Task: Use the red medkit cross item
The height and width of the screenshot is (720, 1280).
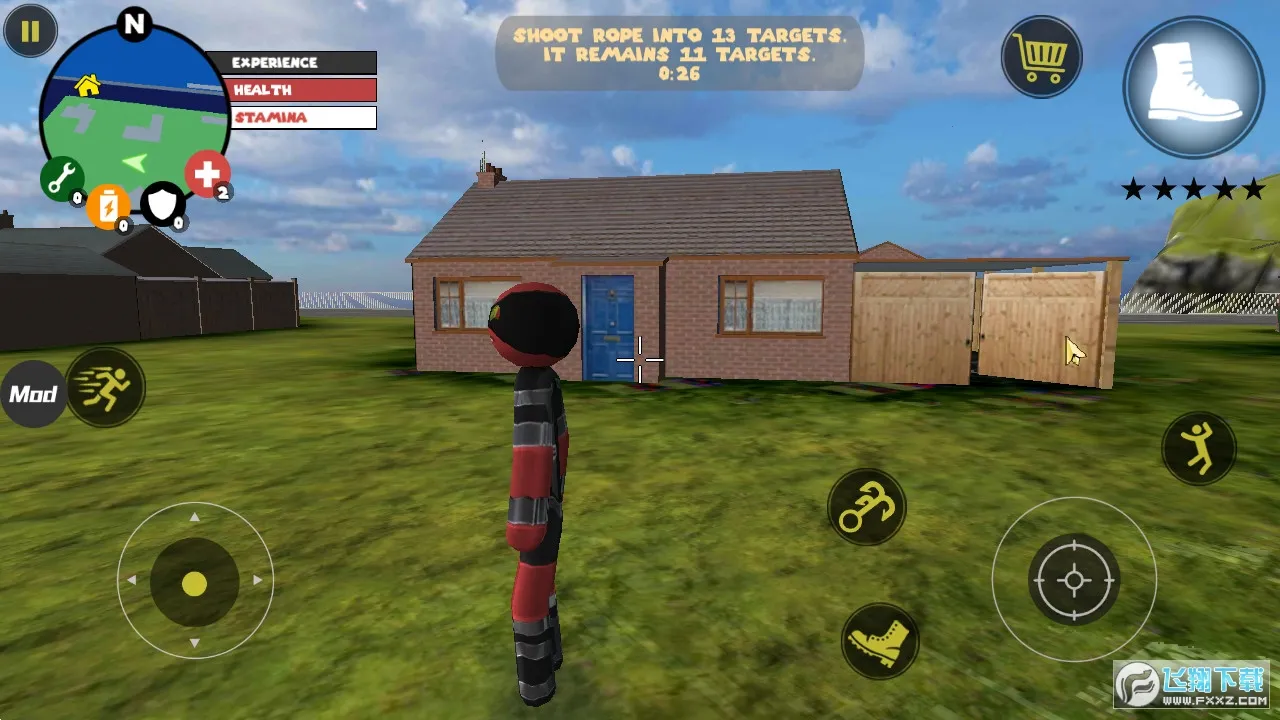Action: click(x=207, y=174)
